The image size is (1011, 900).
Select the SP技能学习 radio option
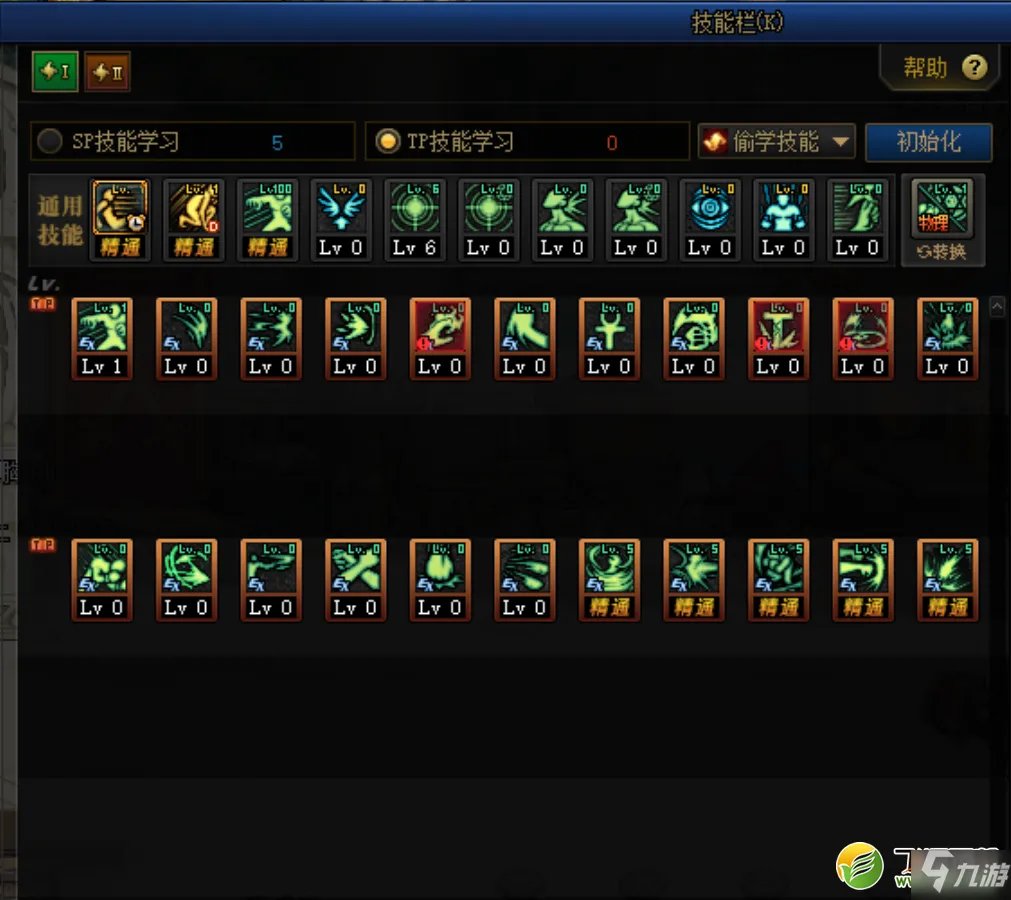point(50,142)
